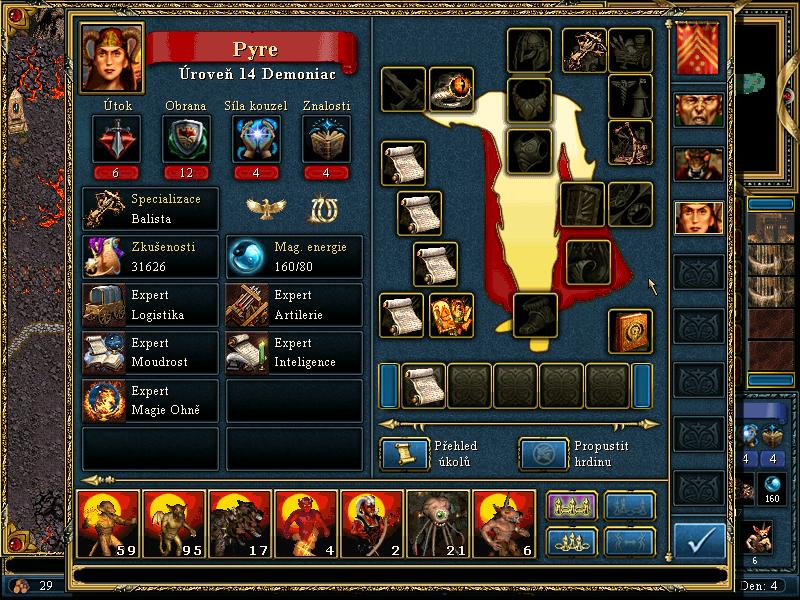Choose the highlighted loose formation button
This screenshot has width=800, height=600.
tap(571, 507)
